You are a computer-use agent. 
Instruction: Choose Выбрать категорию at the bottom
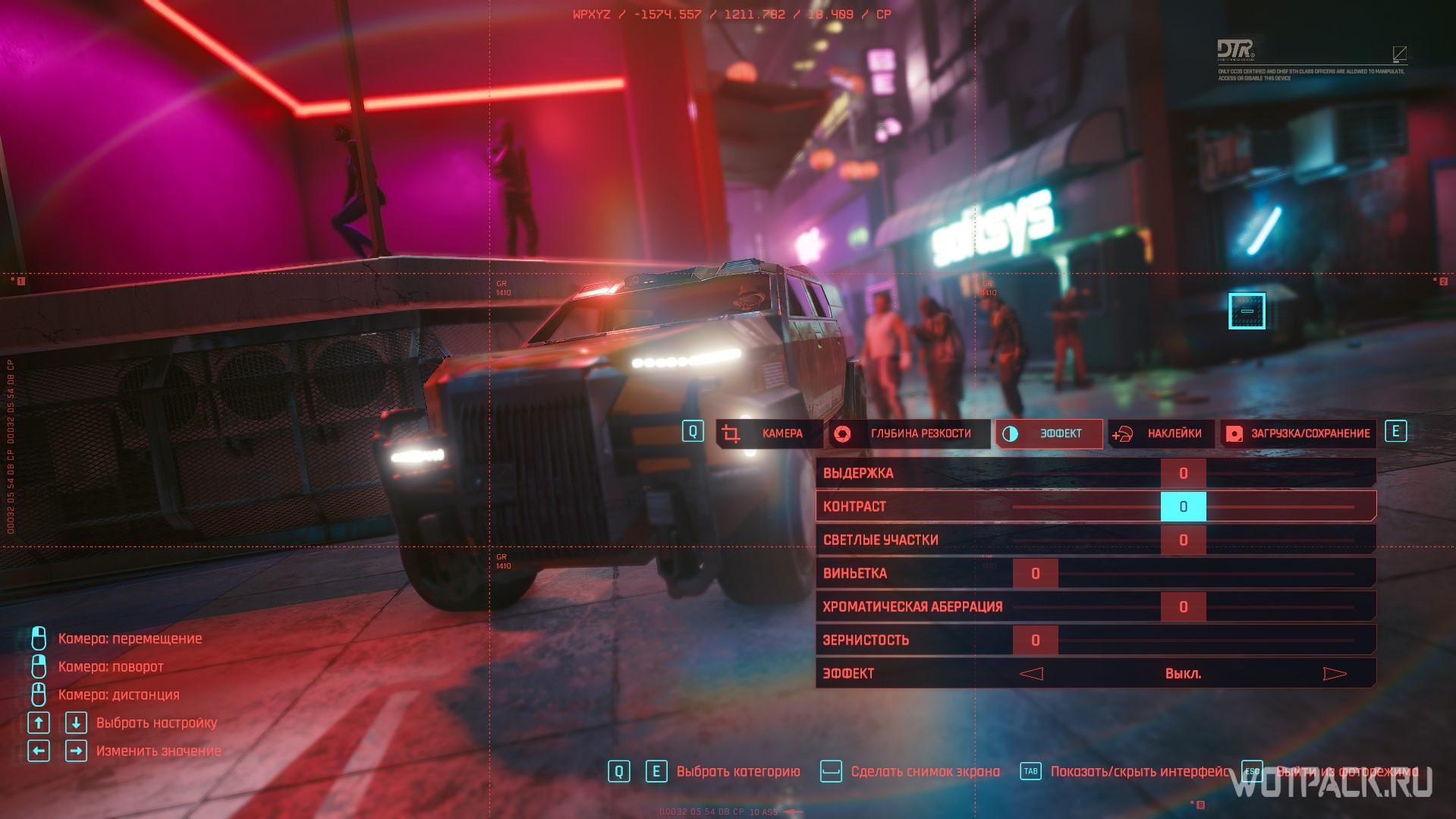(x=737, y=771)
